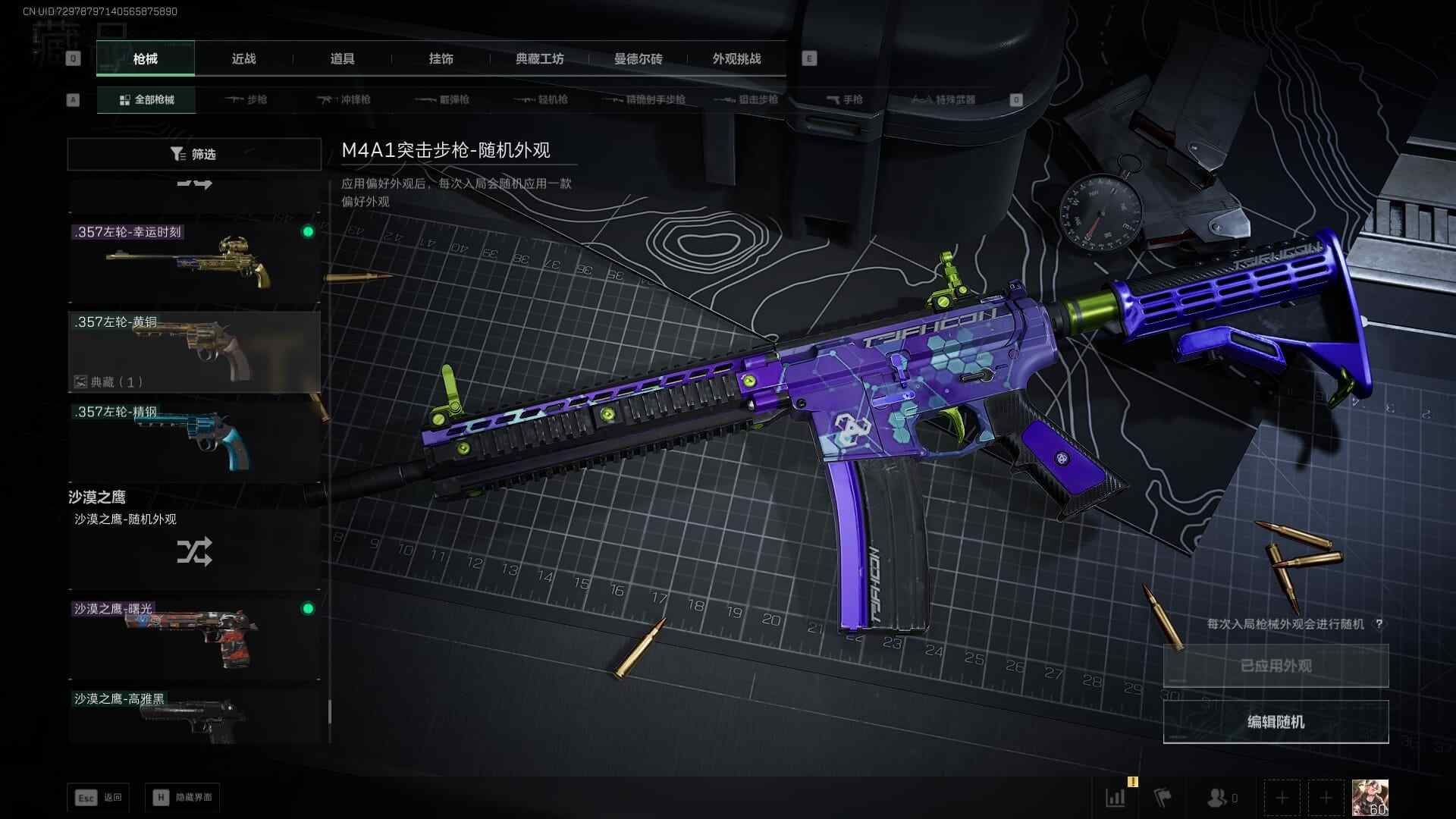Screen dimensions: 1456x819
Task: Open the 曼德尔砖 tab
Action: [x=638, y=59]
